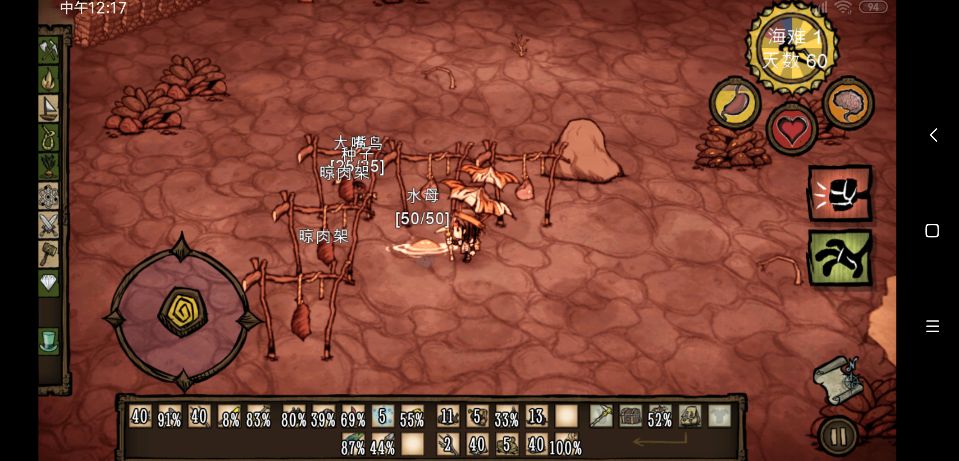Switch to the crossed-swords Fight crafting tab

[49, 224]
